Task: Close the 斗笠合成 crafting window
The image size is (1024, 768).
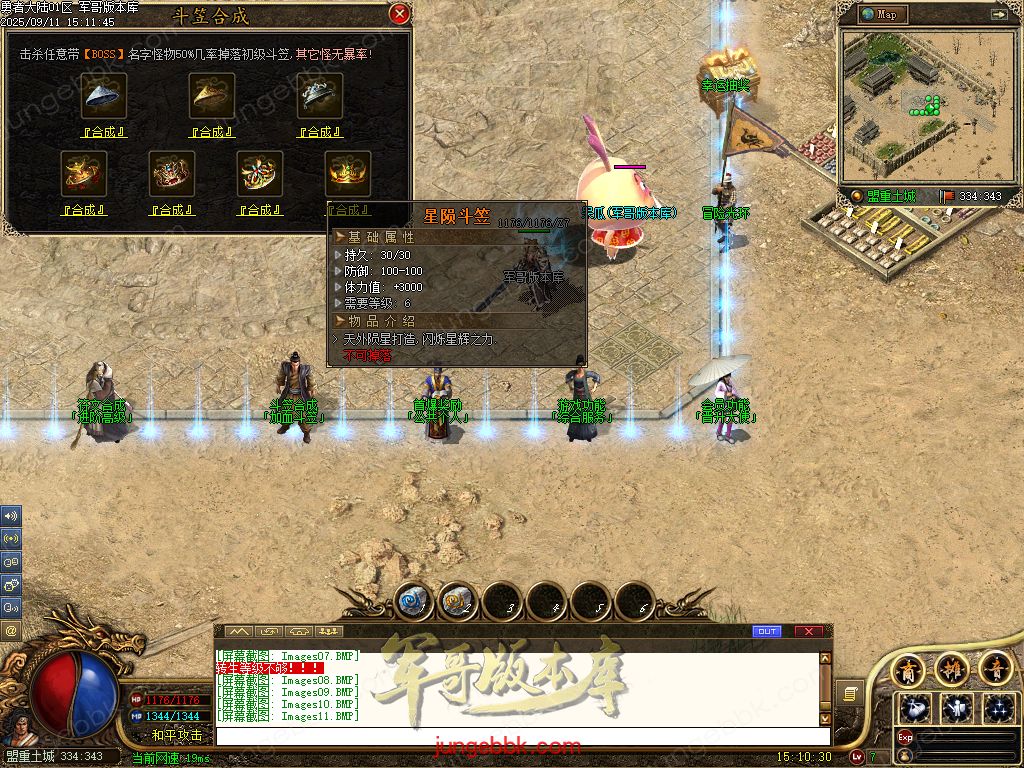Action: click(x=399, y=14)
